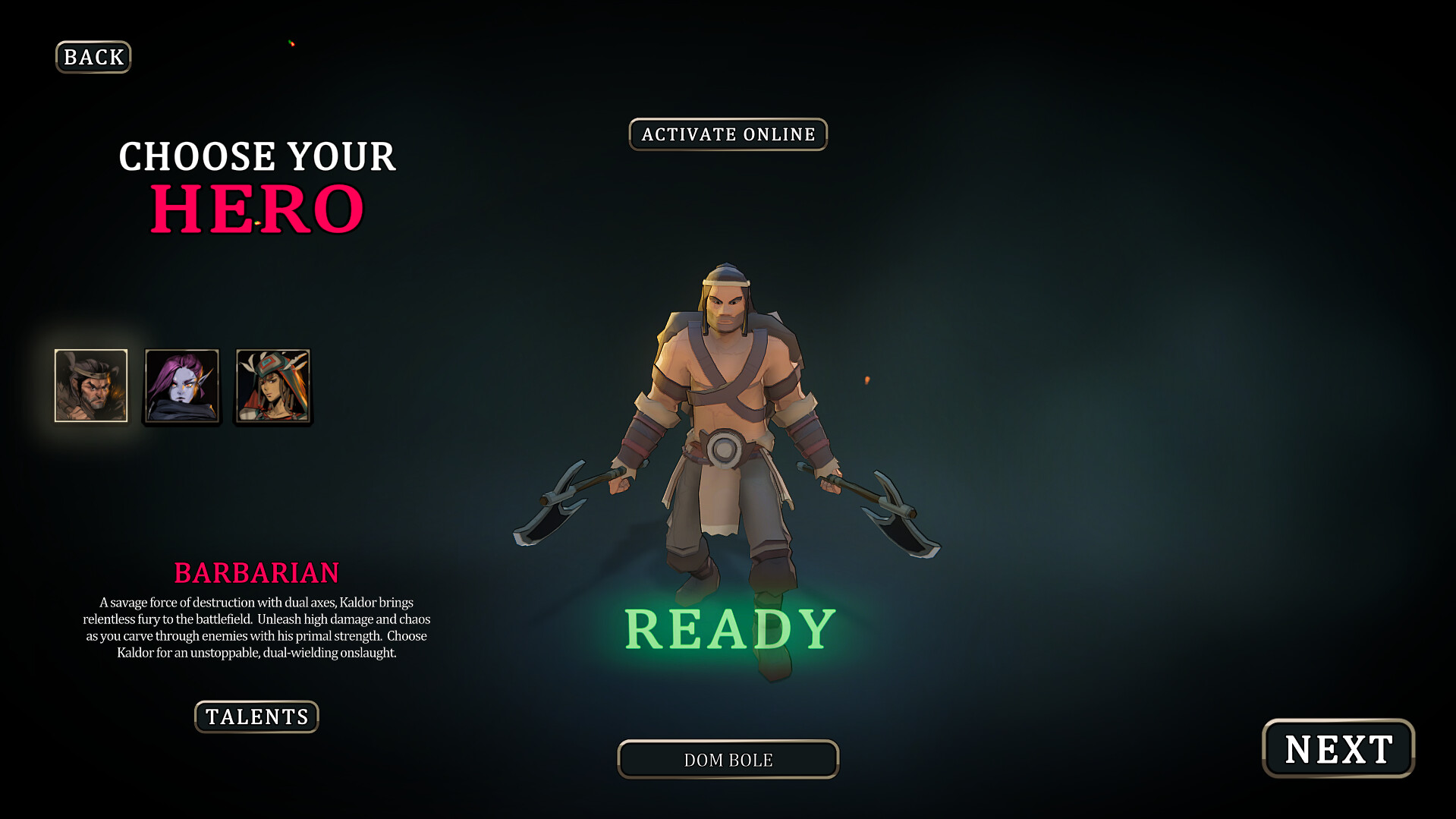Advance with the NEXT button
1456x819 pixels.
1338,748
